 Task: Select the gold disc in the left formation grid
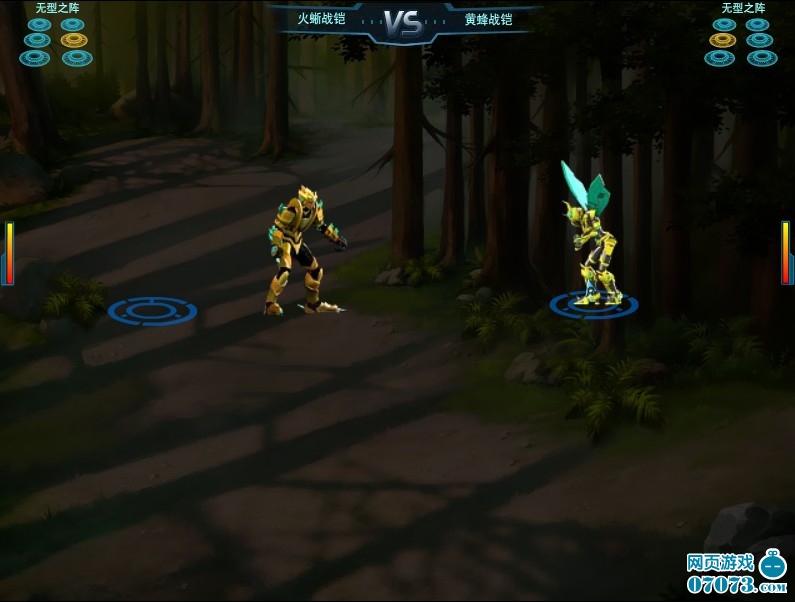(74, 40)
